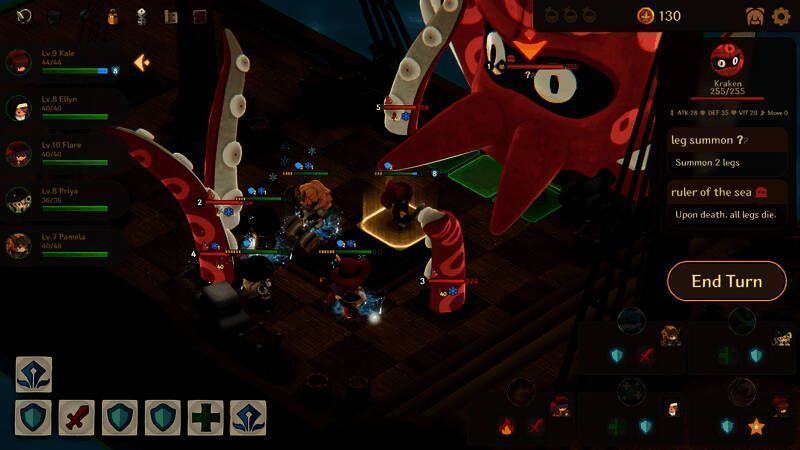This screenshot has width=800, height=450.
Task: Open the red book icon in top bar
Action: click(x=200, y=16)
